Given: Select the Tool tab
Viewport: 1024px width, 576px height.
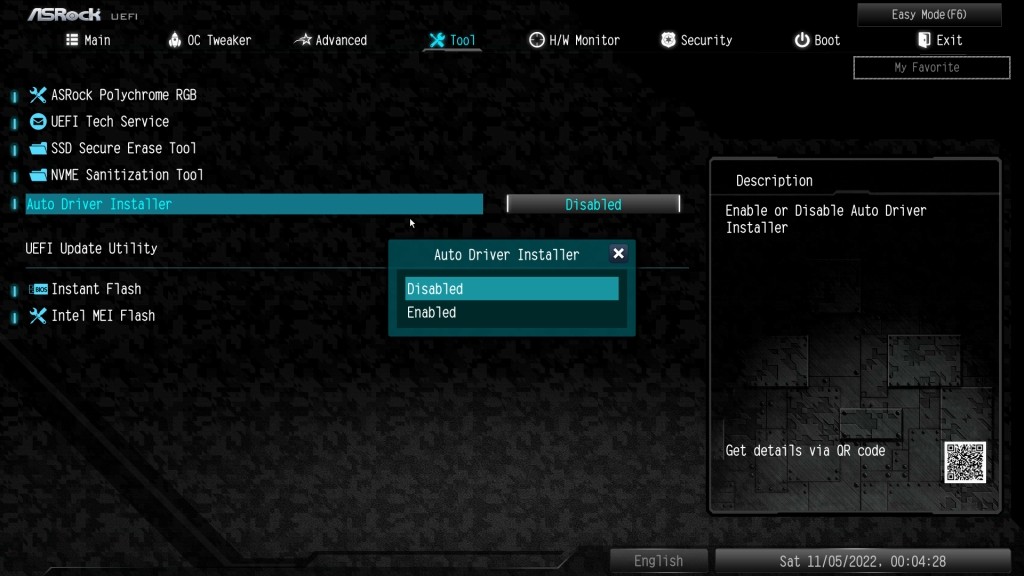Looking at the screenshot, I should [452, 40].
